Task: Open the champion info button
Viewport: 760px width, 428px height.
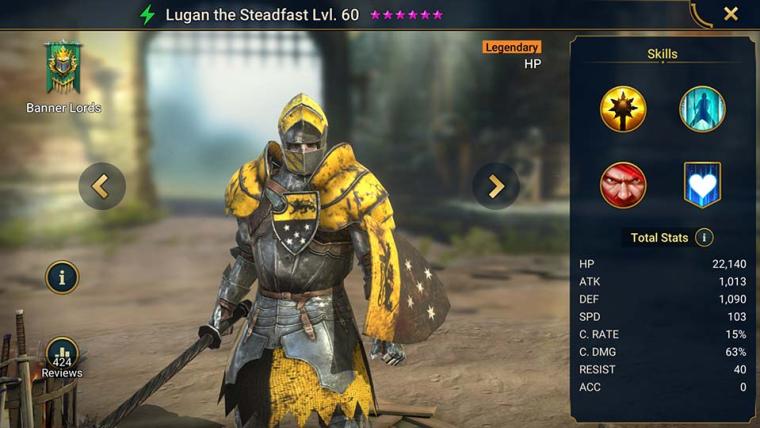Action: coord(62,278)
